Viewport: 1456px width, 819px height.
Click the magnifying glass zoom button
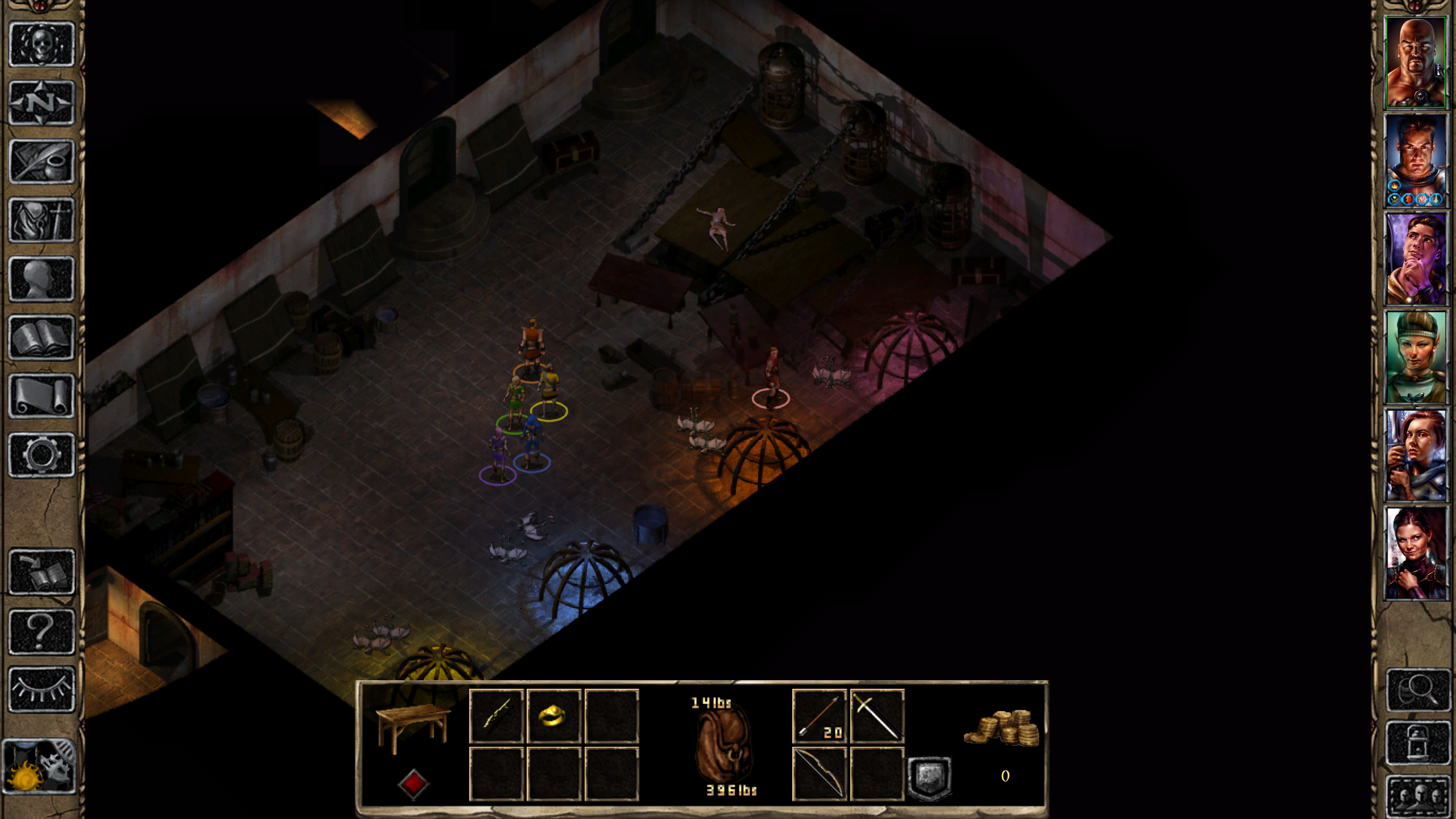[x=1417, y=690]
